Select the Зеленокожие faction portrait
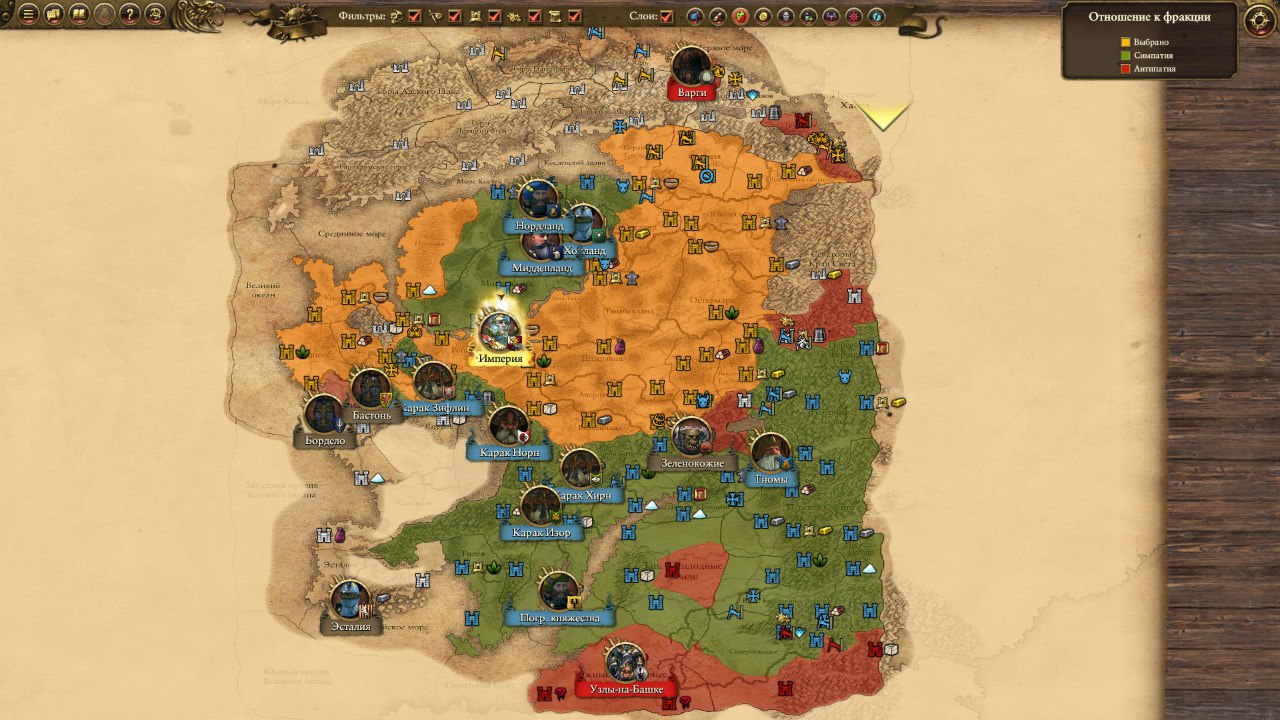Screen dimensions: 1280x720 (x=691, y=438)
